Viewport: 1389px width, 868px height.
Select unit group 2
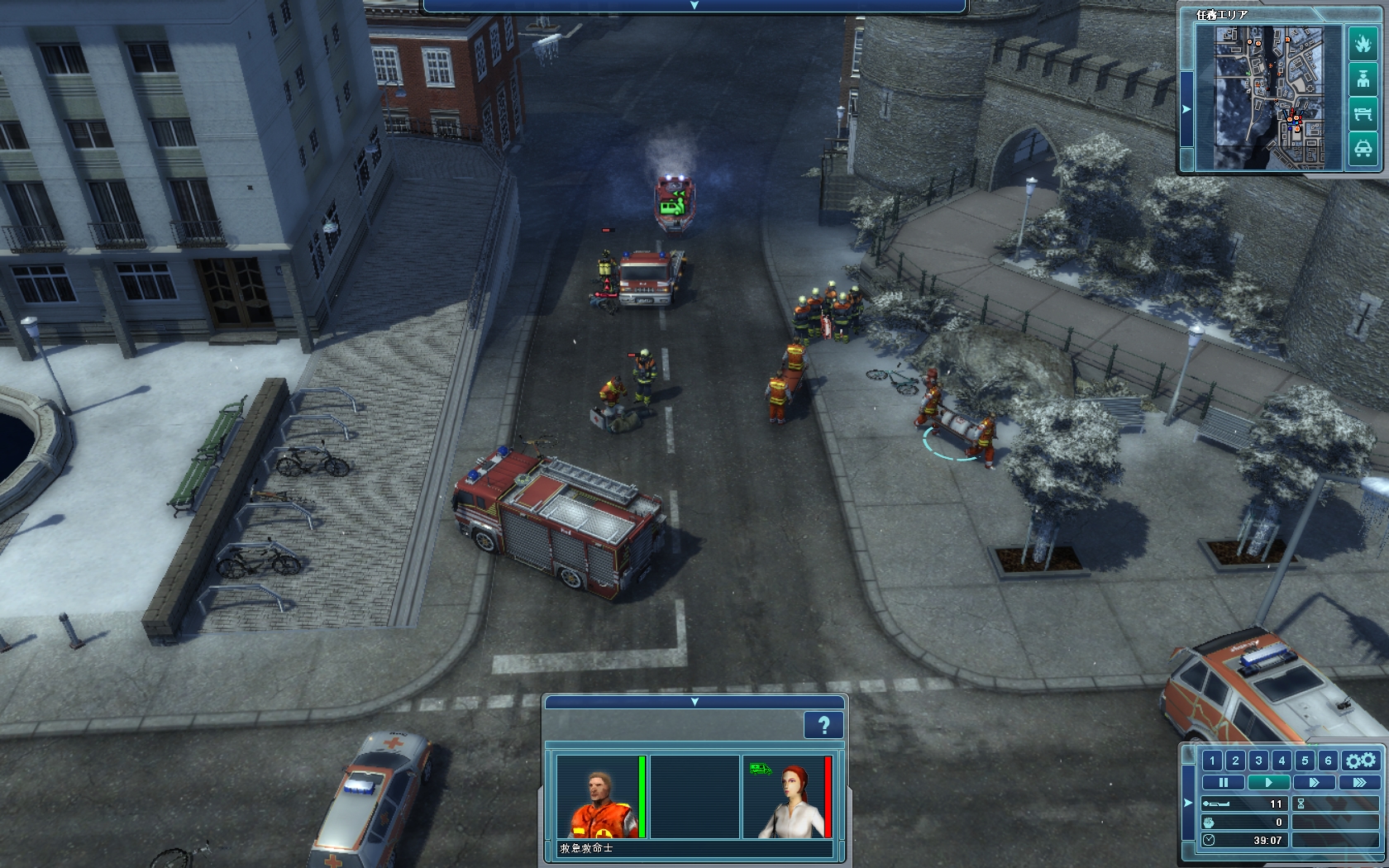(1235, 761)
